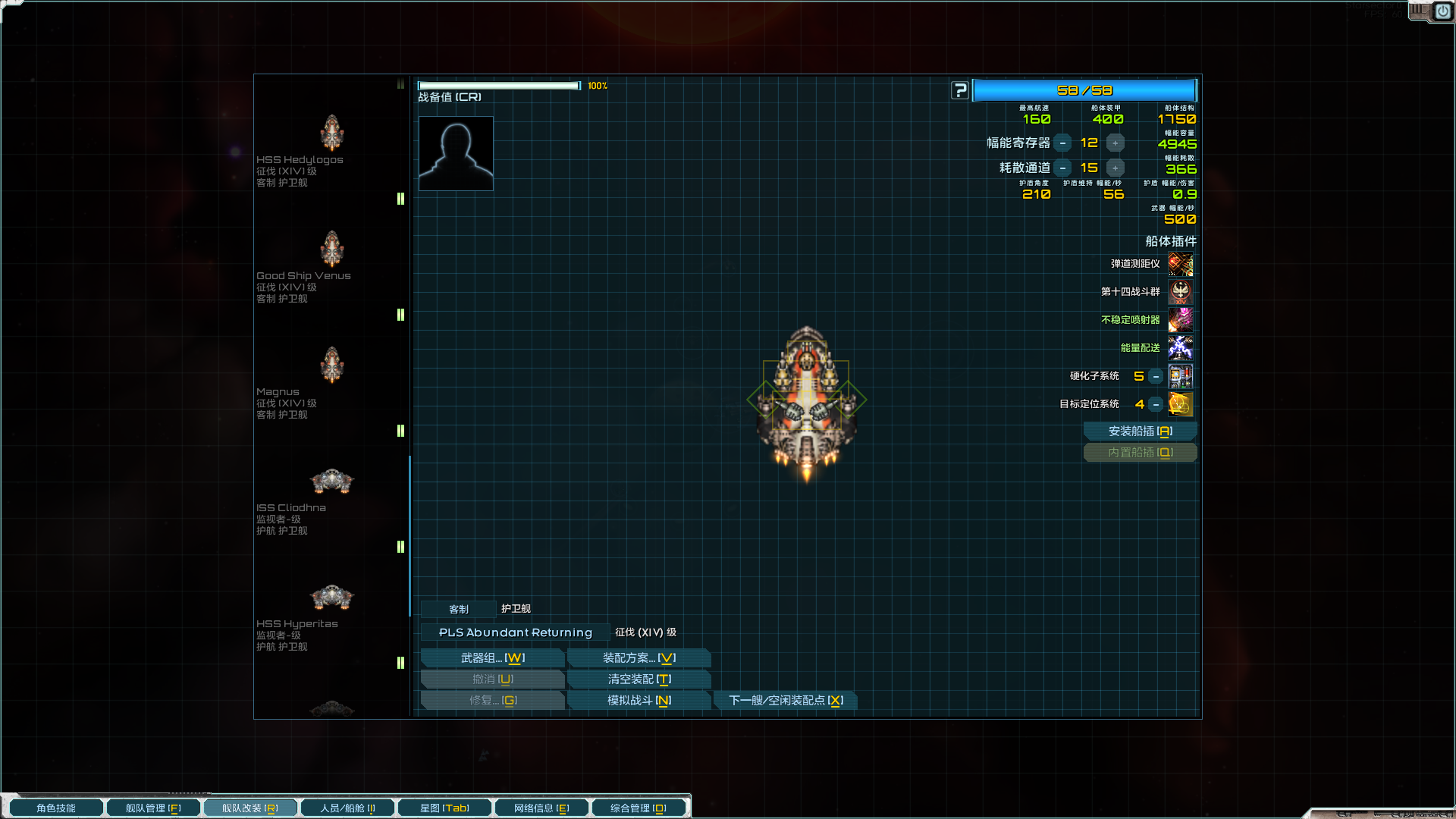Open 装配方案 loadout variants
This screenshot has height=819, width=1456.
(639, 658)
